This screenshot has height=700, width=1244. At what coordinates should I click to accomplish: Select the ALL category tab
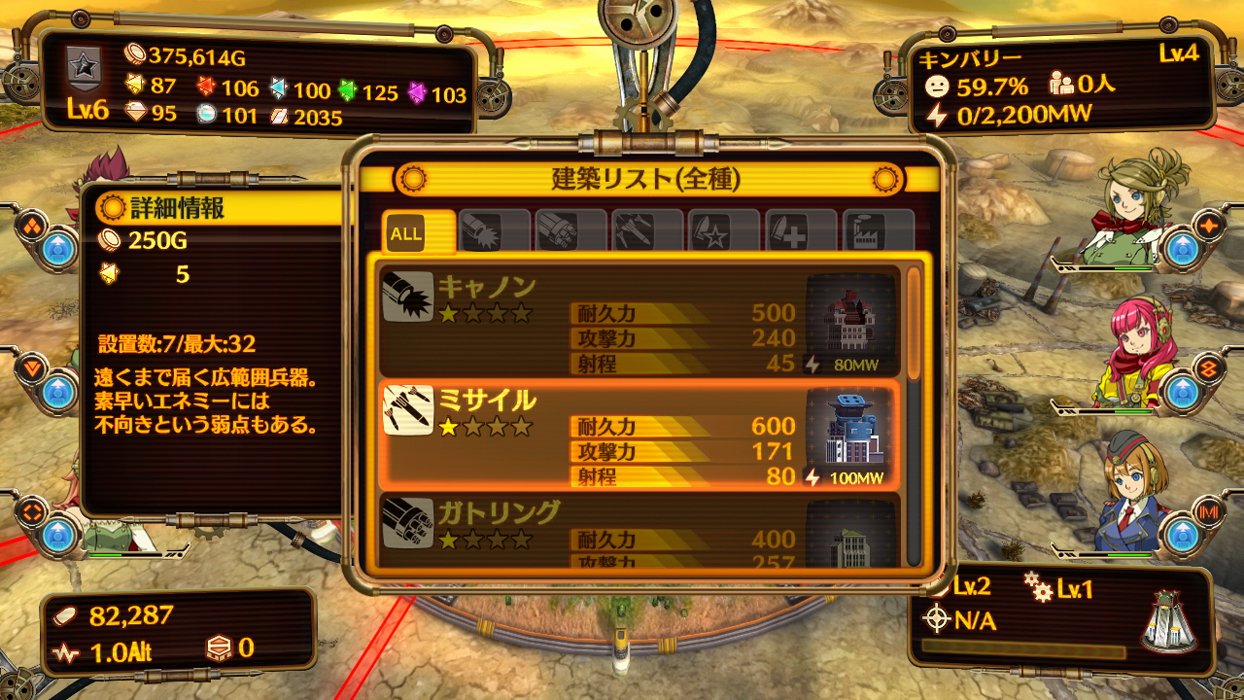tap(407, 234)
